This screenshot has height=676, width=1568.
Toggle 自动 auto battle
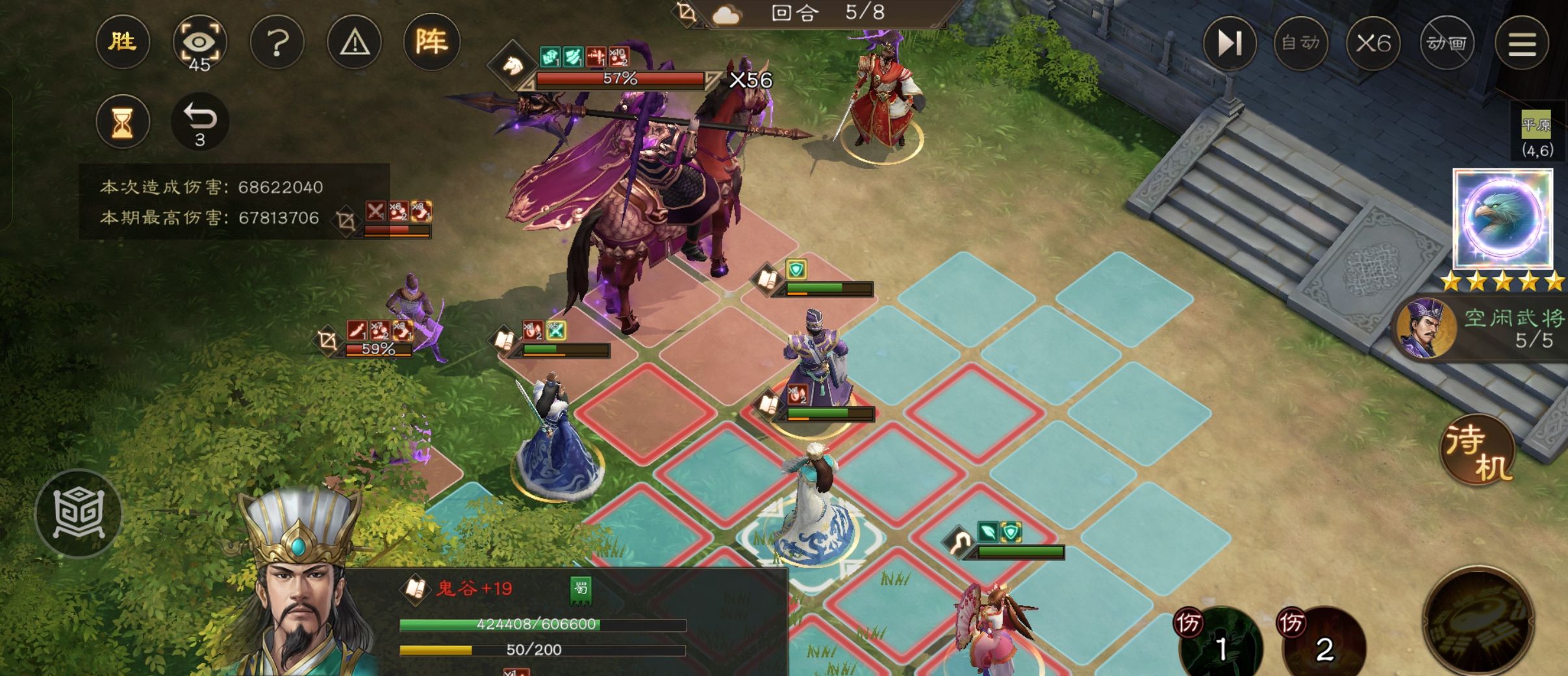click(1300, 44)
